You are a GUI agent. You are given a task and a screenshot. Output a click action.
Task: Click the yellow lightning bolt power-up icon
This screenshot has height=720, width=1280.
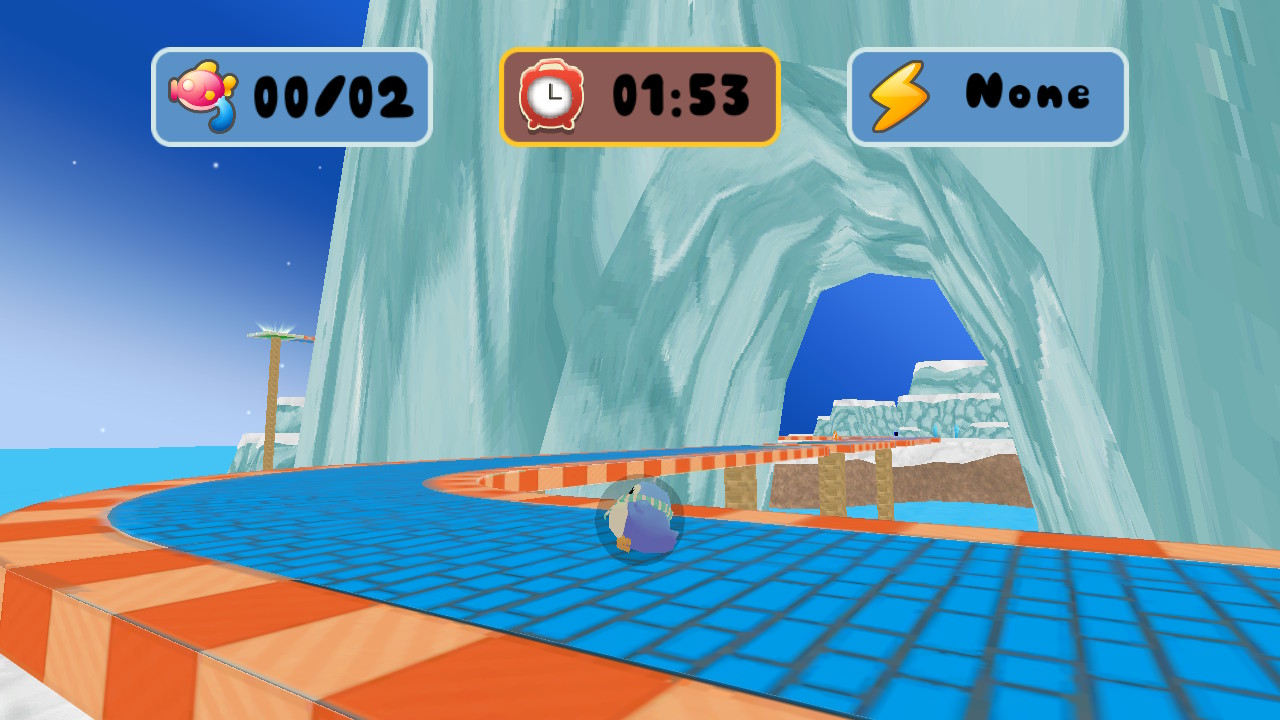point(899,93)
